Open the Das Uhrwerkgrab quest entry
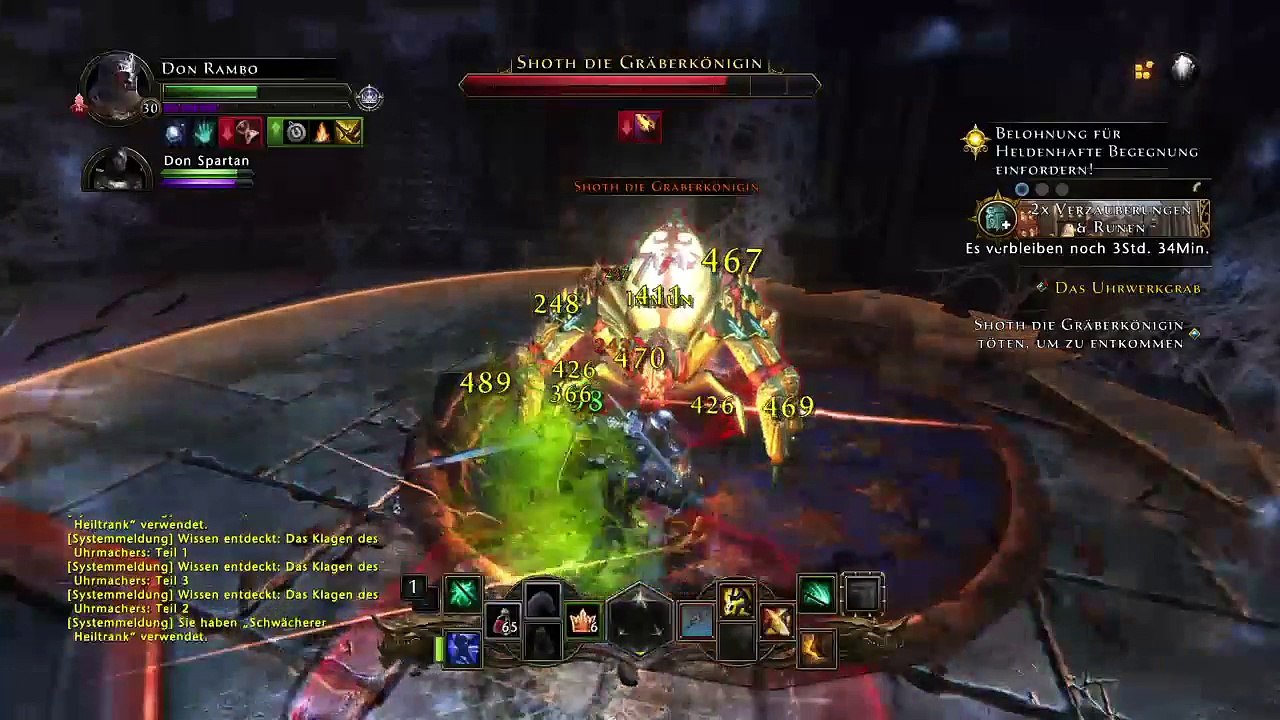 pos(1127,288)
